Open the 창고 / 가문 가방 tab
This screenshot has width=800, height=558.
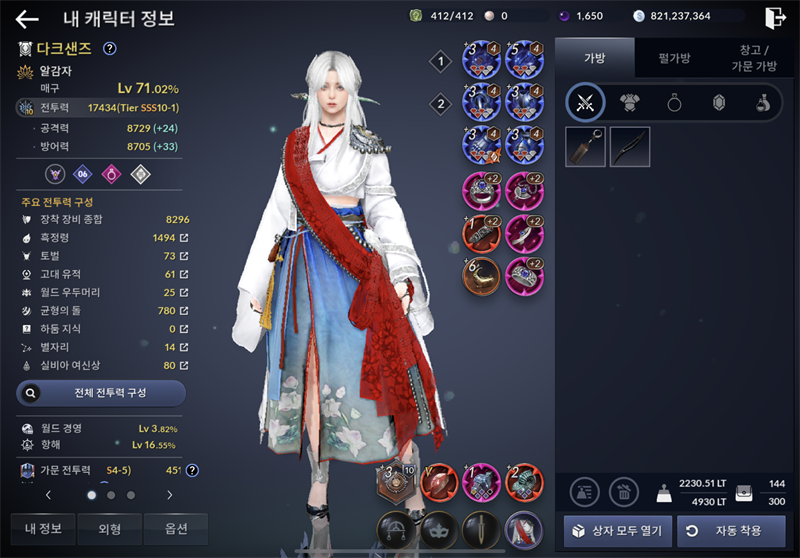tap(757, 58)
